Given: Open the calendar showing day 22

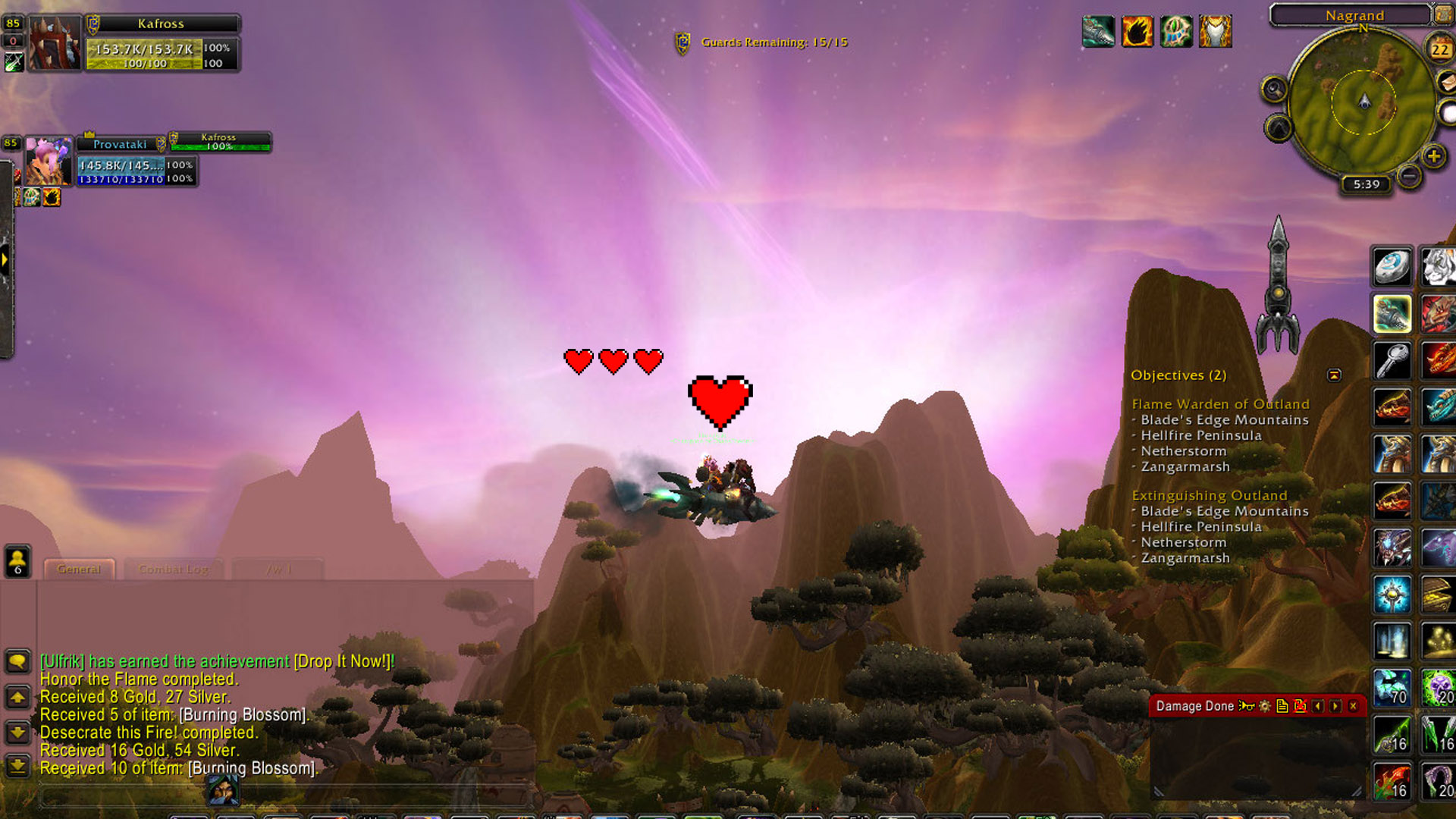Looking at the screenshot, I should point(1439,50).
